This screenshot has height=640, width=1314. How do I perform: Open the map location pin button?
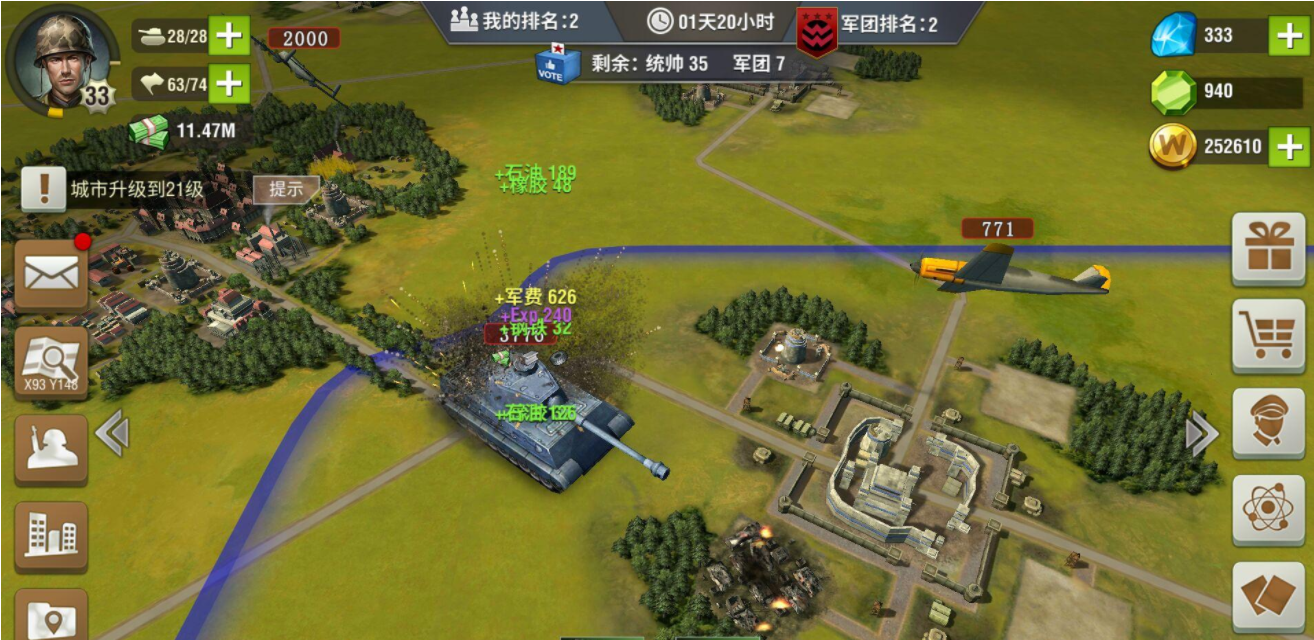51,615
